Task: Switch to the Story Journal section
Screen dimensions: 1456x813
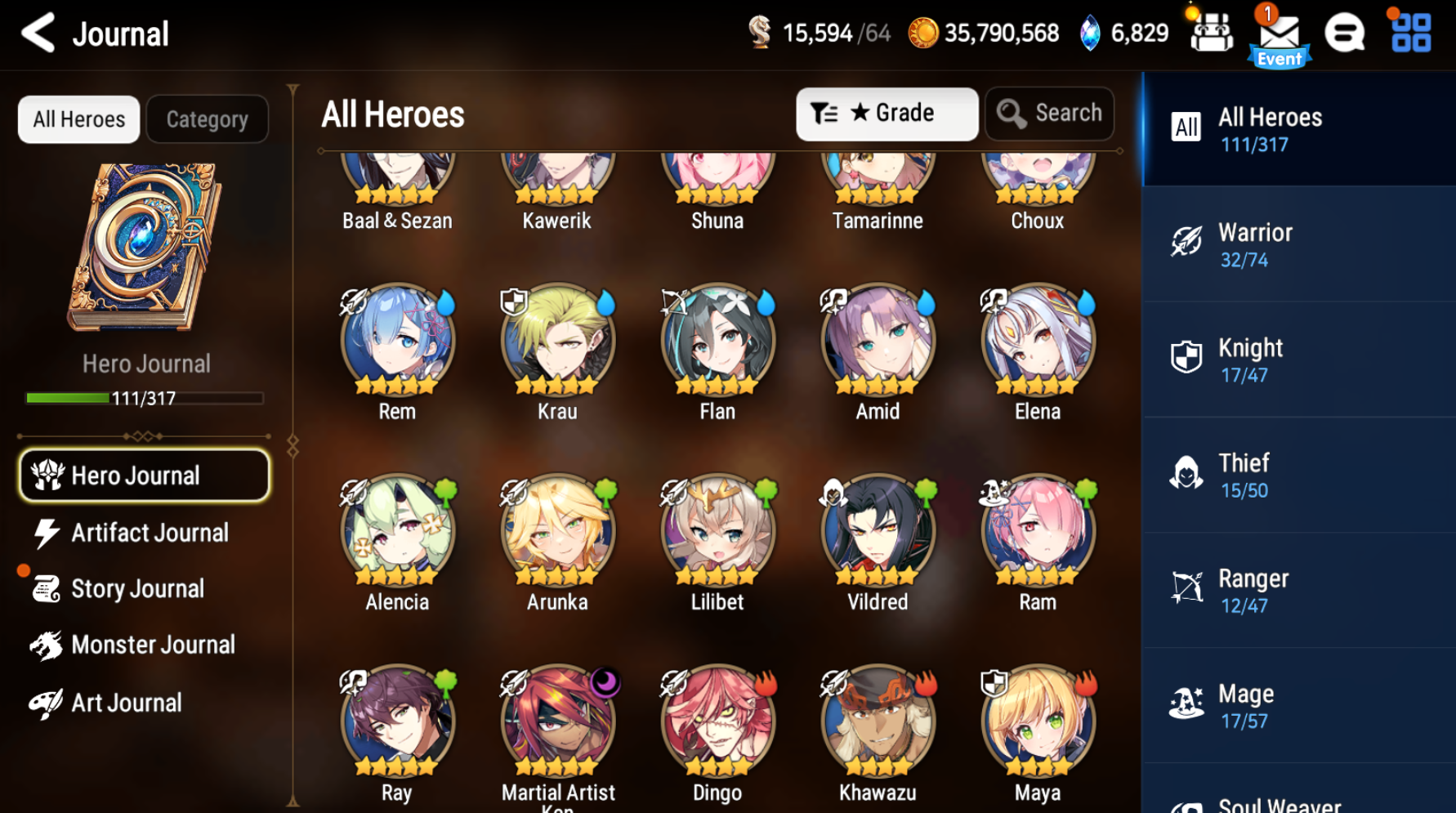Action: click(x=136, y=588)
